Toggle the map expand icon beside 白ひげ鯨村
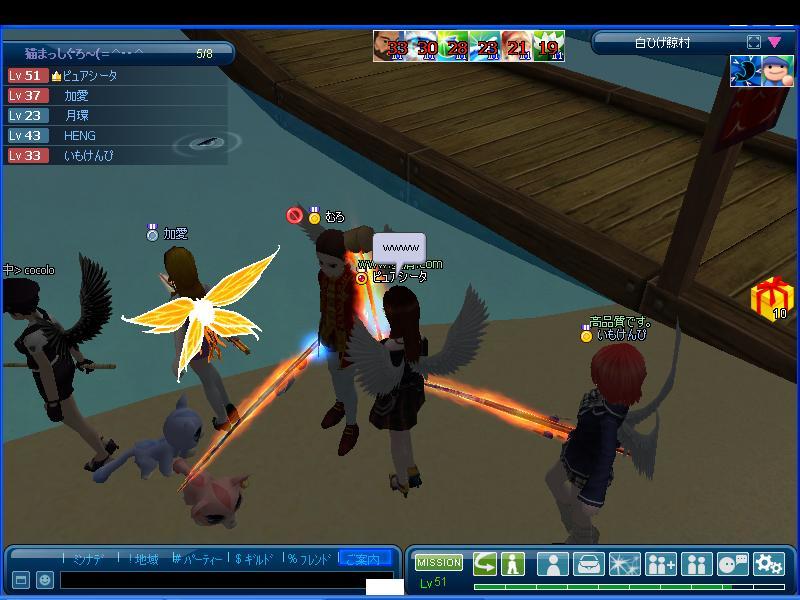The image size is (800, 600). (x=754, y=43)
